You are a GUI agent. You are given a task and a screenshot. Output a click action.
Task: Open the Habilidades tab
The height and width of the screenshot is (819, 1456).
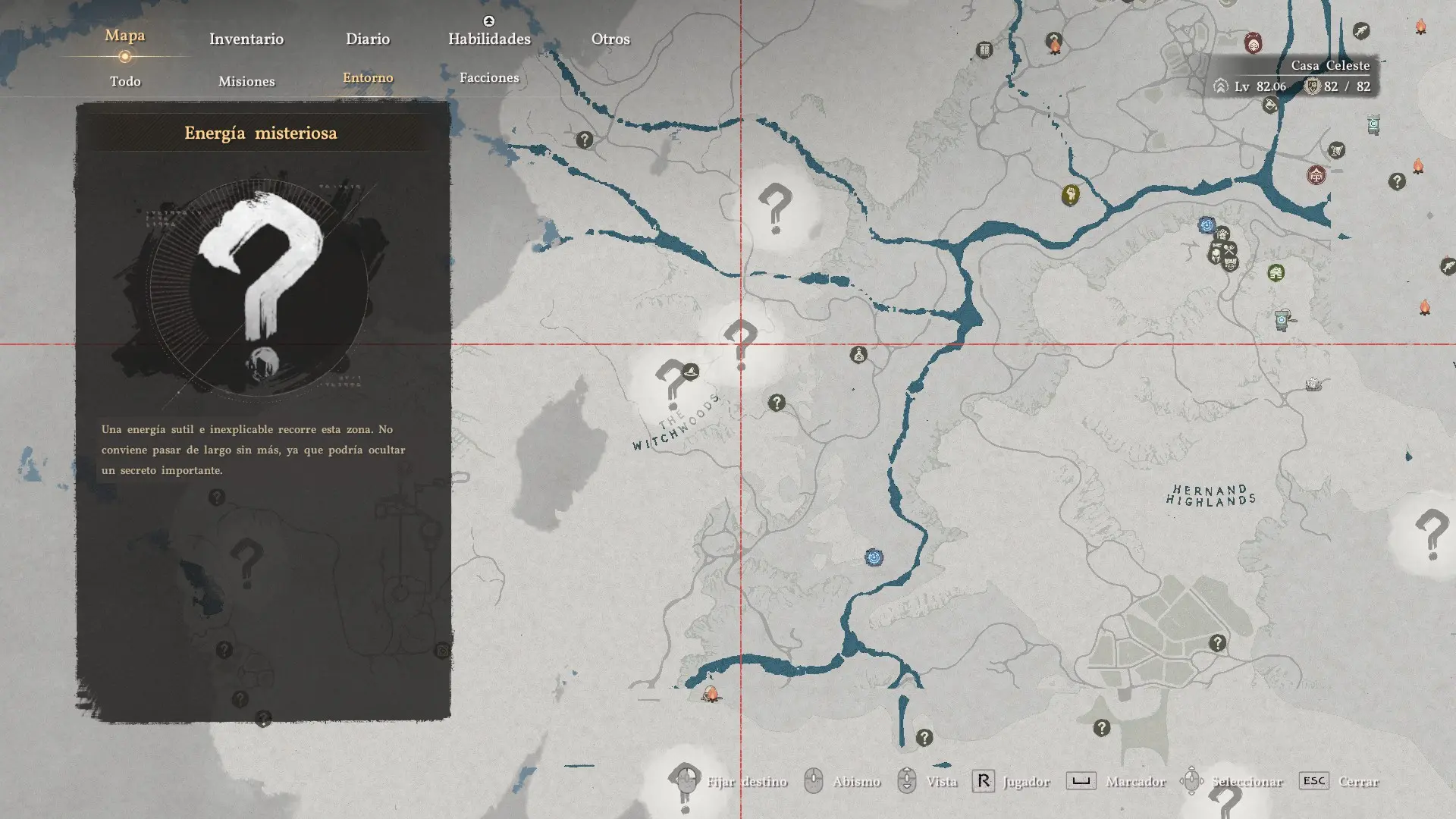point(489,39)
